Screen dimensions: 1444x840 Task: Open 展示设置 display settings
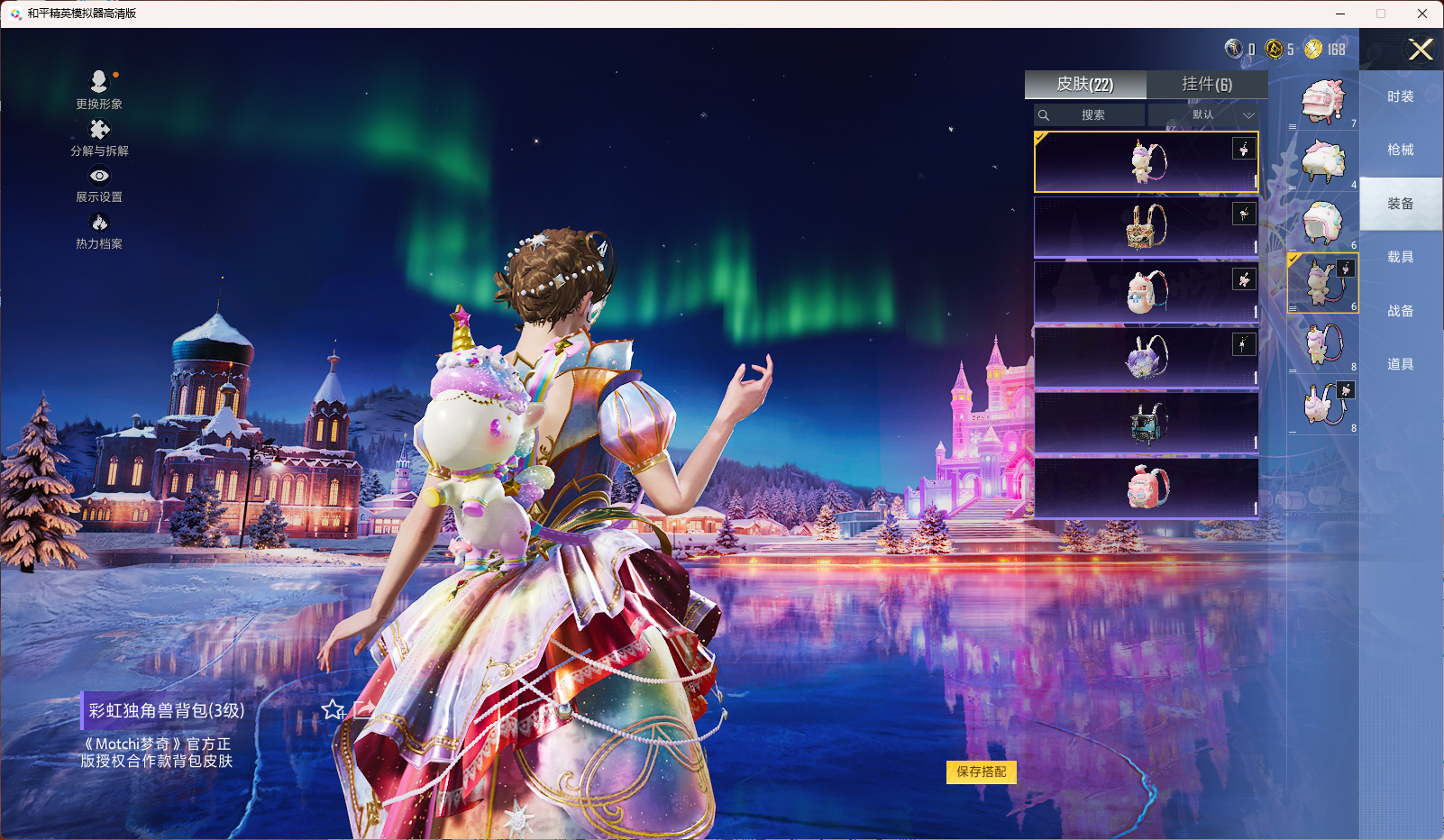pyautogui.click(x=99, y=184)
